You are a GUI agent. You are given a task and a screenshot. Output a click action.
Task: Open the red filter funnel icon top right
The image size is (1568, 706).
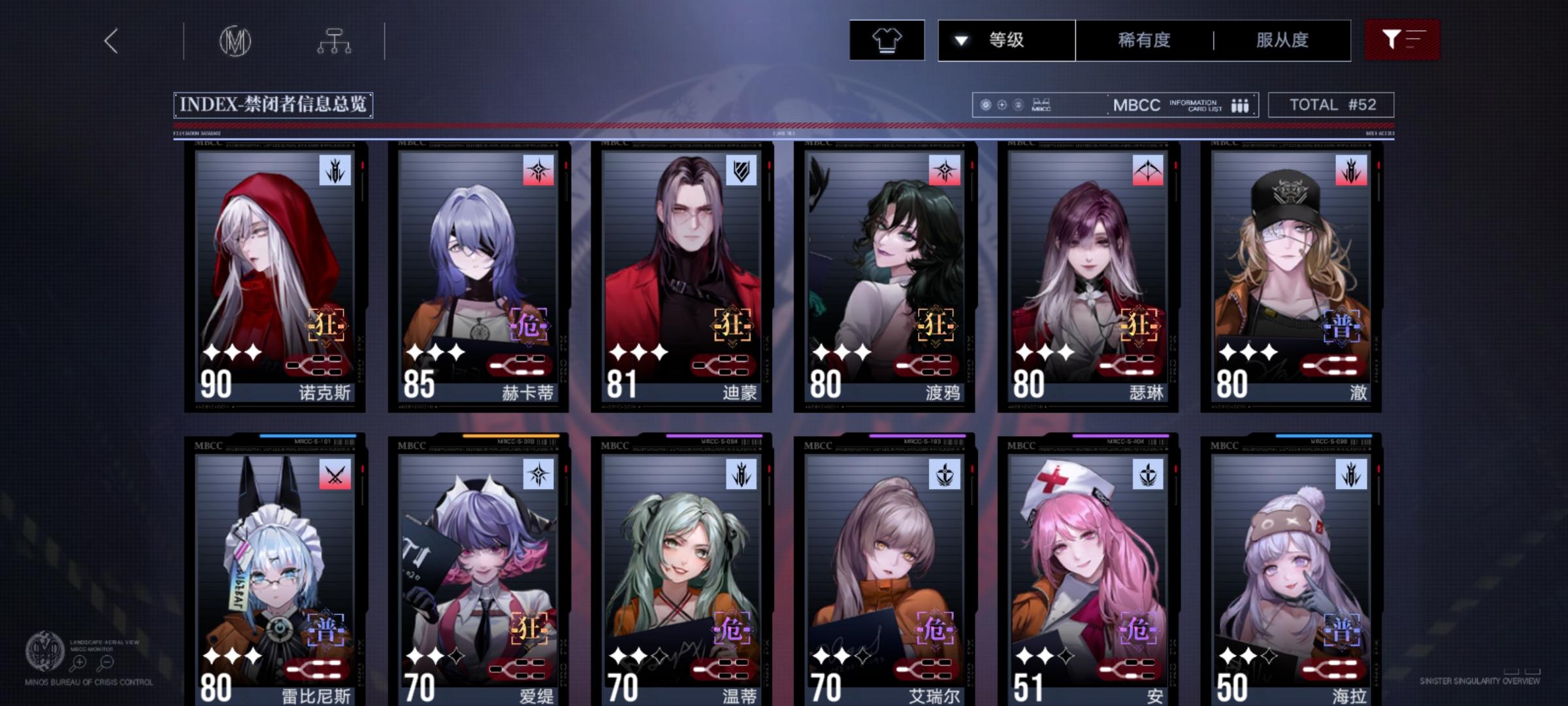(x=1401, y=41)
